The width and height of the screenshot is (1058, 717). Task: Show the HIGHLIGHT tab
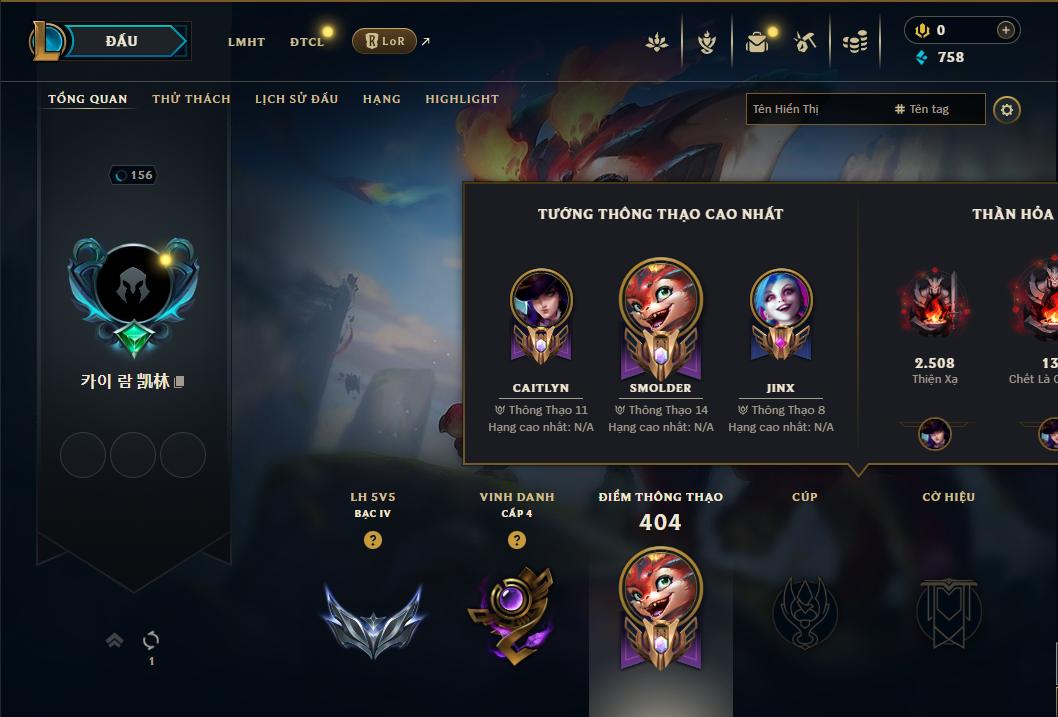click(461, 99)
